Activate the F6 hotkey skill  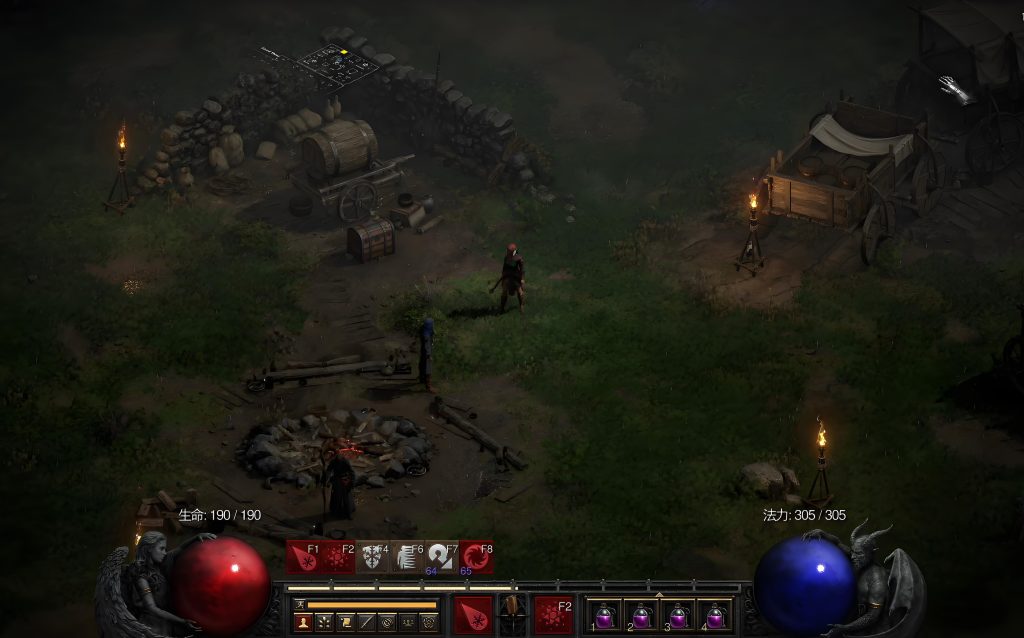407,557
